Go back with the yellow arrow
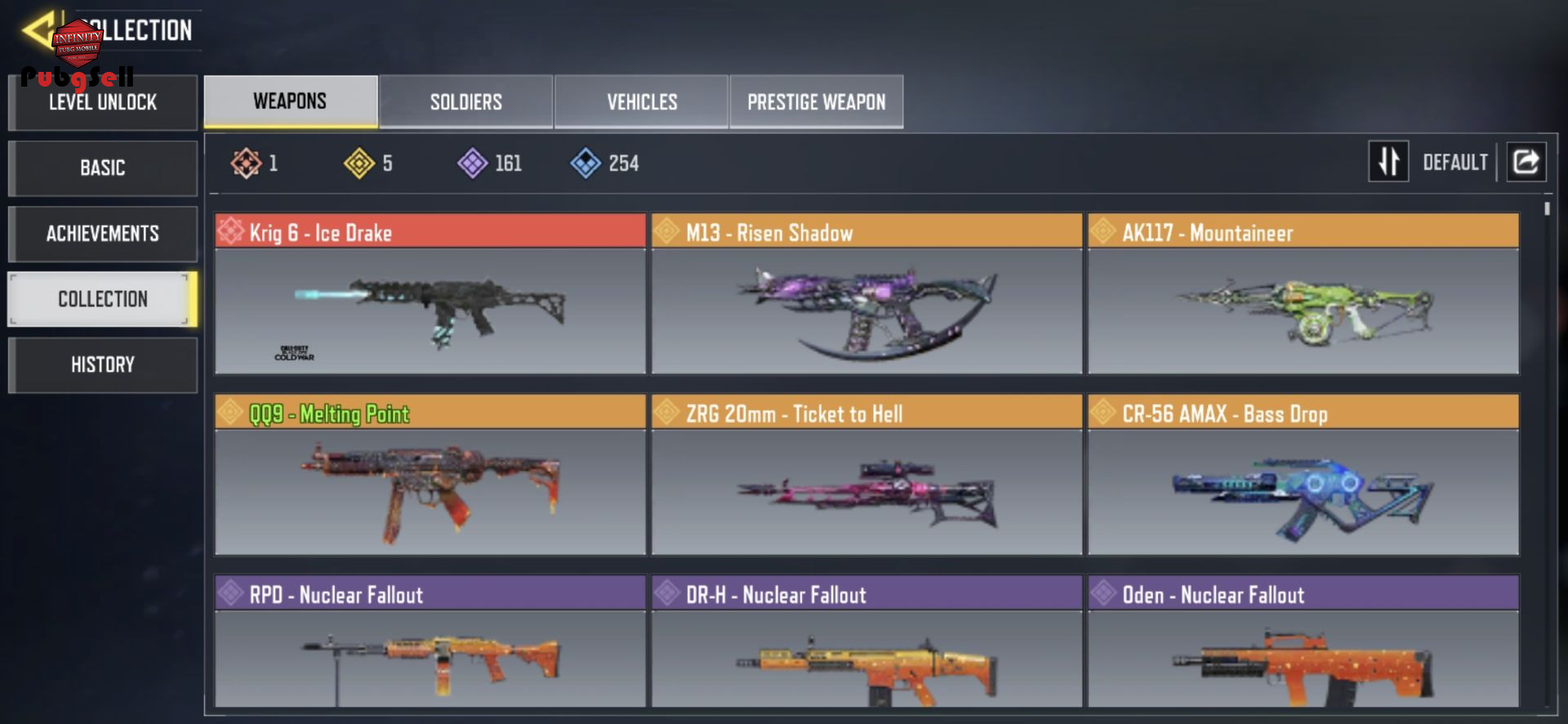Image resolution: width=1568 pixels, height=724 pixels. pyautogui.click(x=38, y=30)
